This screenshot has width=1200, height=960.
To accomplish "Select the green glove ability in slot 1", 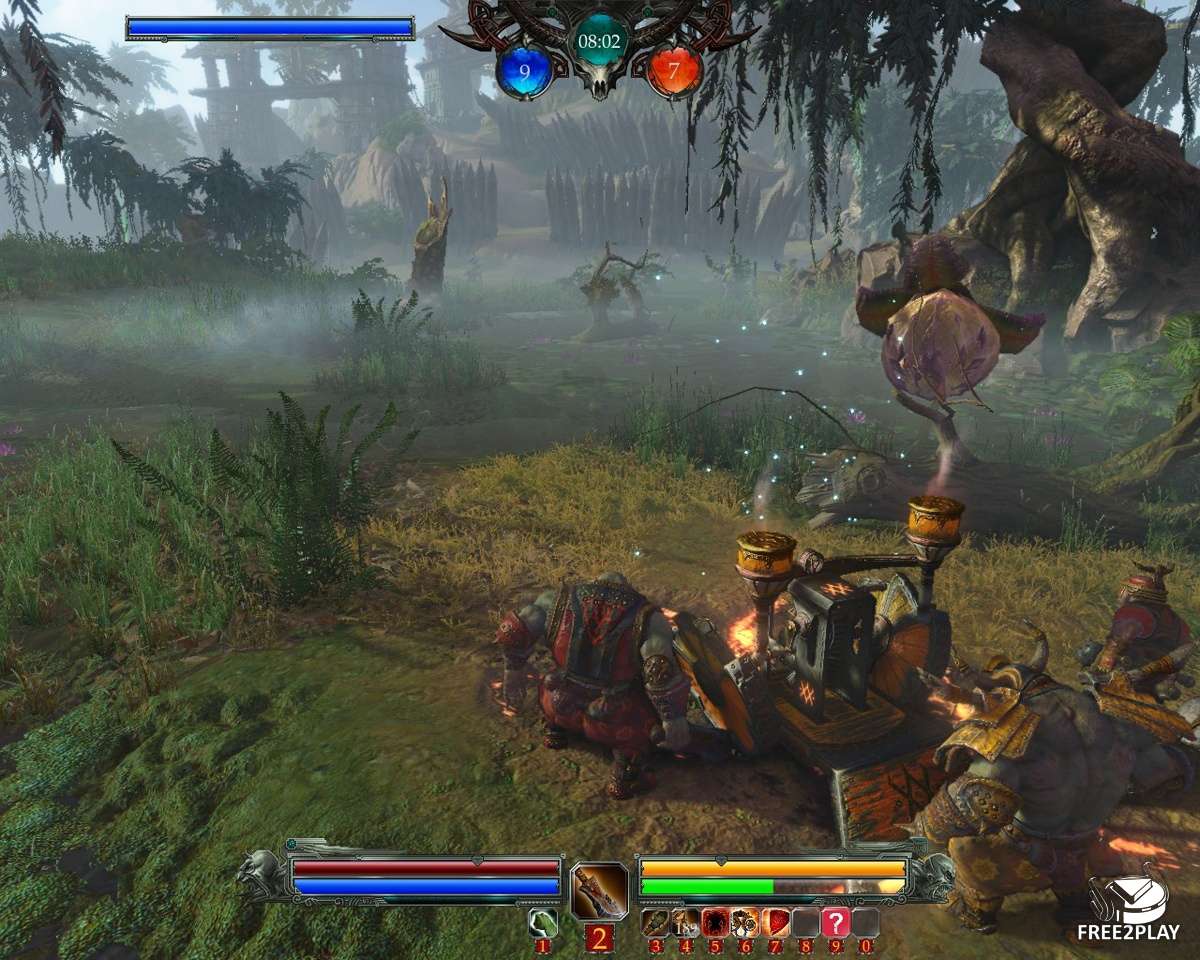I will [542, 922].
